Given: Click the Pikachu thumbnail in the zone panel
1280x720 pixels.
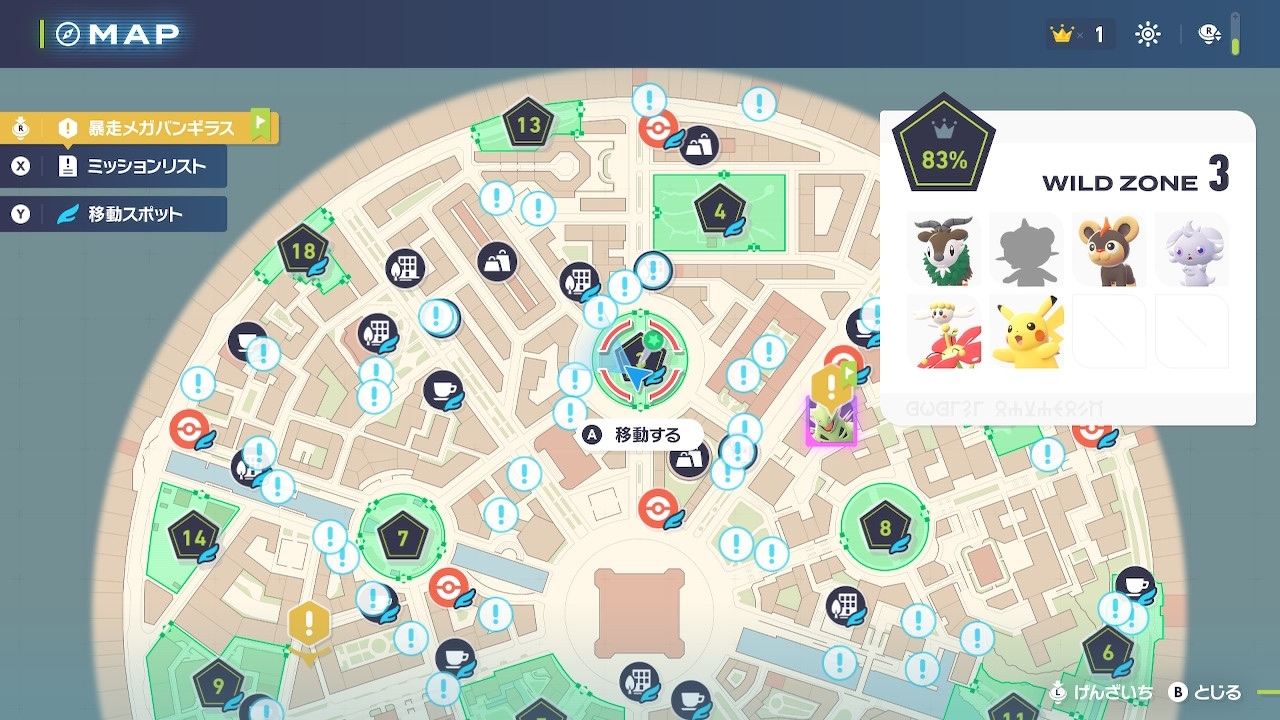Looking at the screenshot, I should click(x=1025, y=331).
